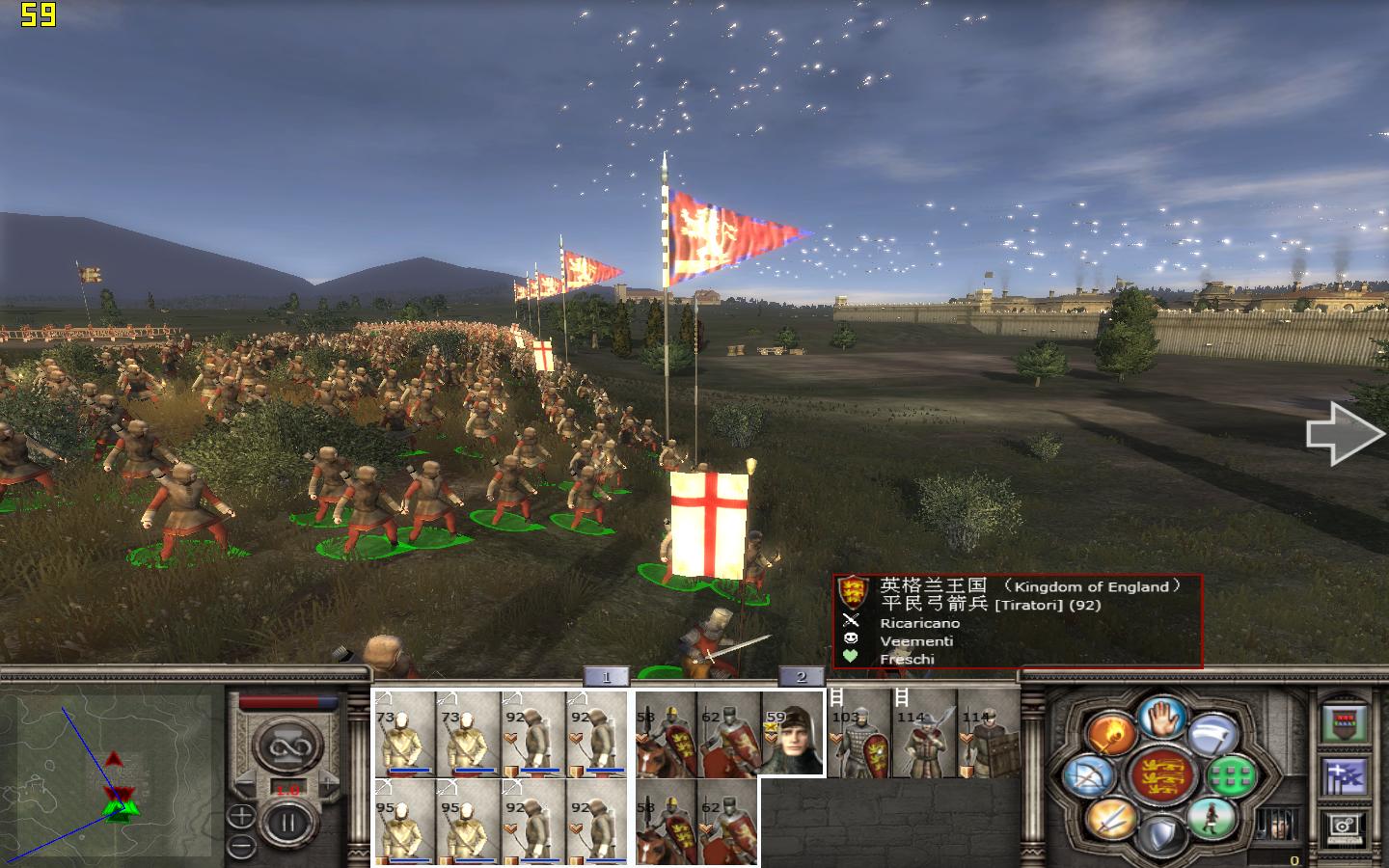This screenshot has height=868, width=1389.
Task: Switch to unit group tab 1
Action: pos(604,677)
